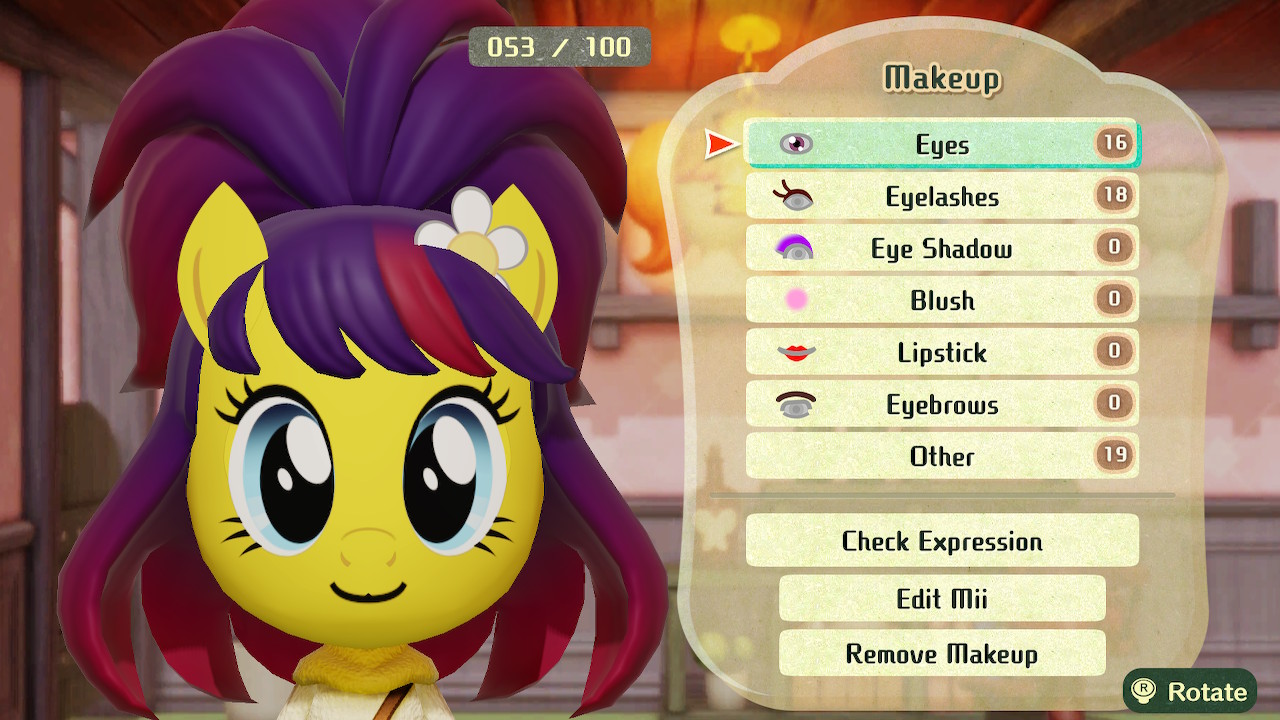
Task: Select the Blush makeup option
Action: [x=941, y=300]
